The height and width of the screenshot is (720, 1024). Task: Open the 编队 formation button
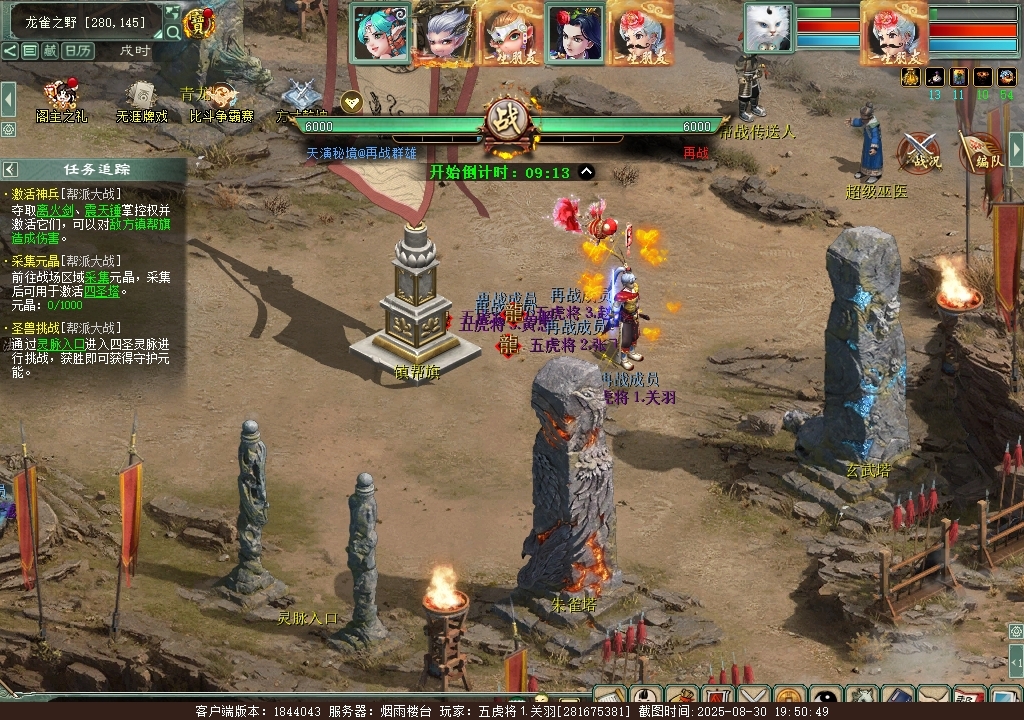pos(981,152)
